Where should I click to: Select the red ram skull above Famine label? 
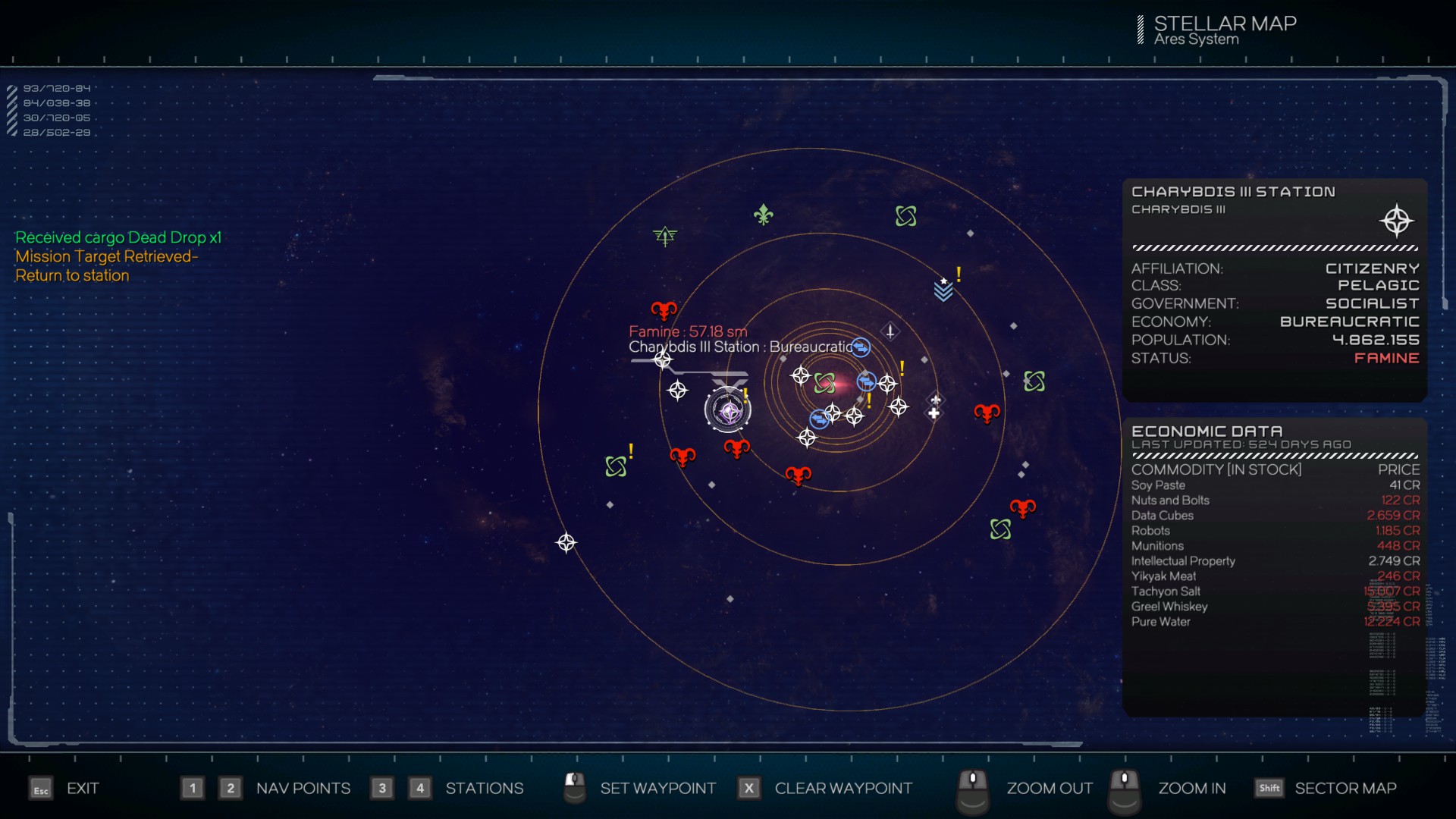[x=664, y=310]
